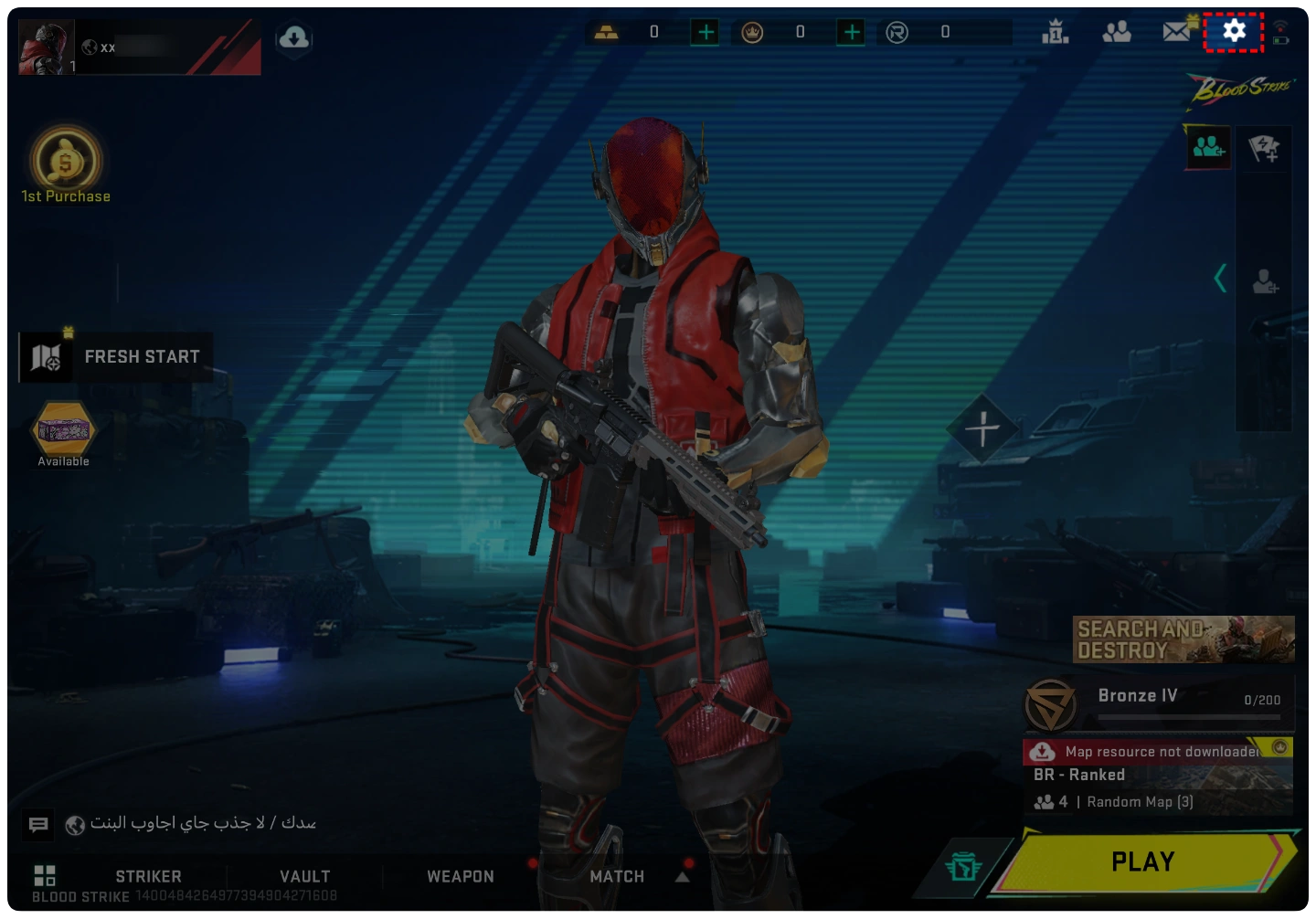Open the settings gear icon
The height and width of the screenshot is (919, 1316).
coord(1234,32)
